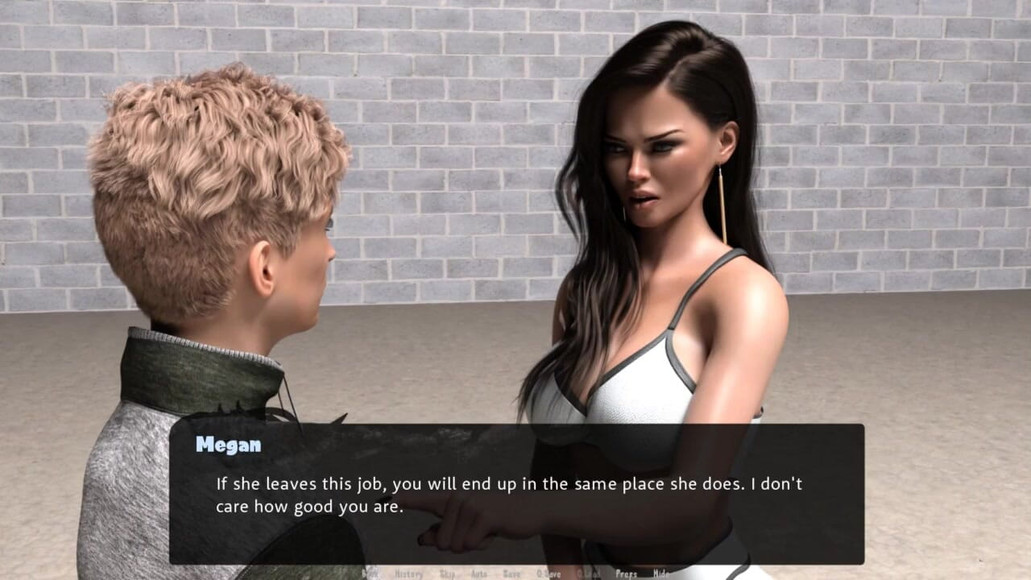Quick load with Q.Load
The height and width of the screenshot is (580, 1031).
coord(588,574)
